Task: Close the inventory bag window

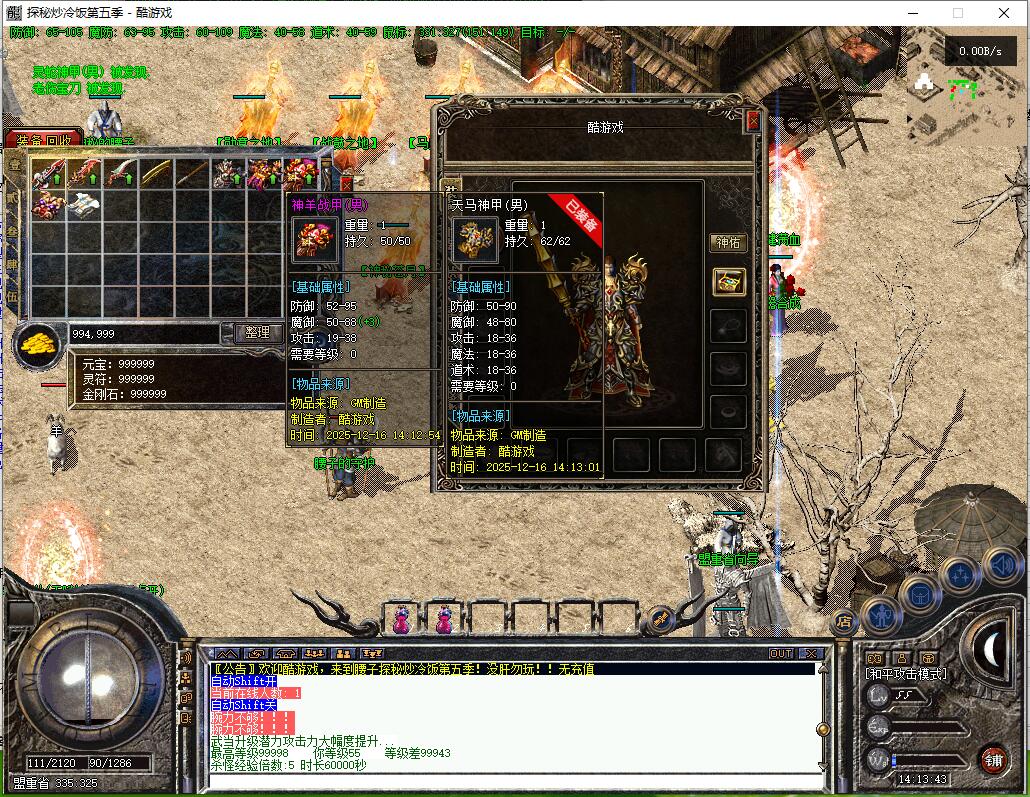Action: [346, 184]
